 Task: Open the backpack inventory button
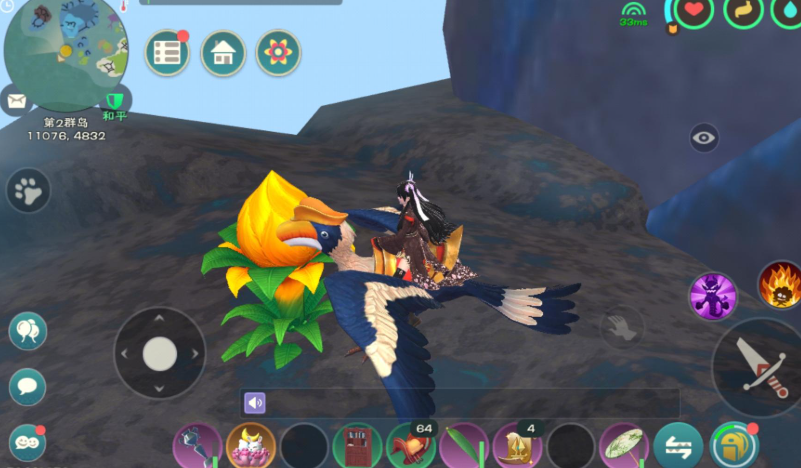pos(735,446)
